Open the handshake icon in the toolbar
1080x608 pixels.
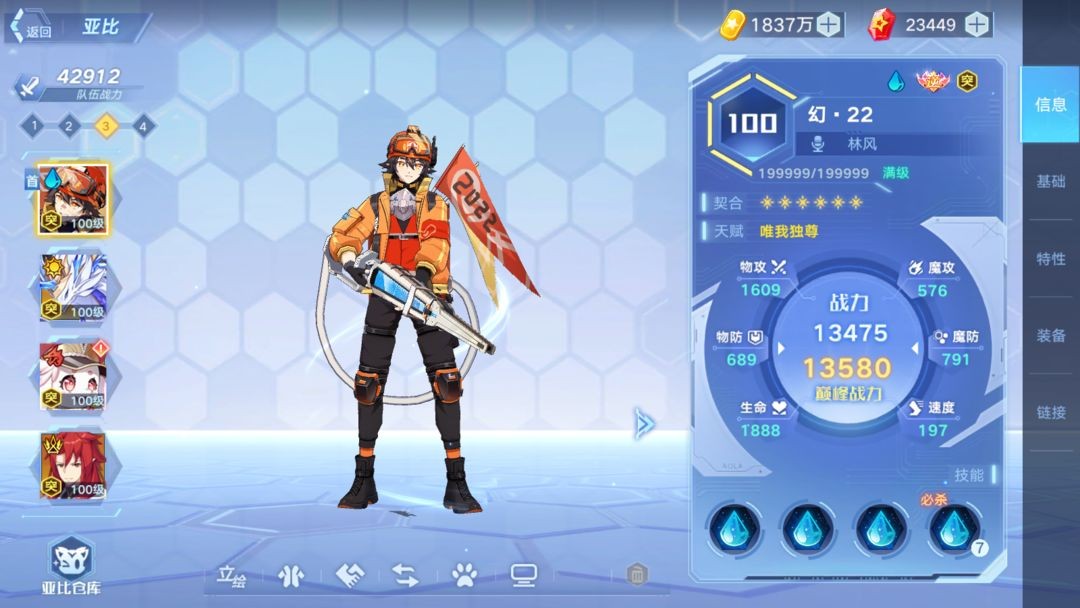tap(348, 575)
